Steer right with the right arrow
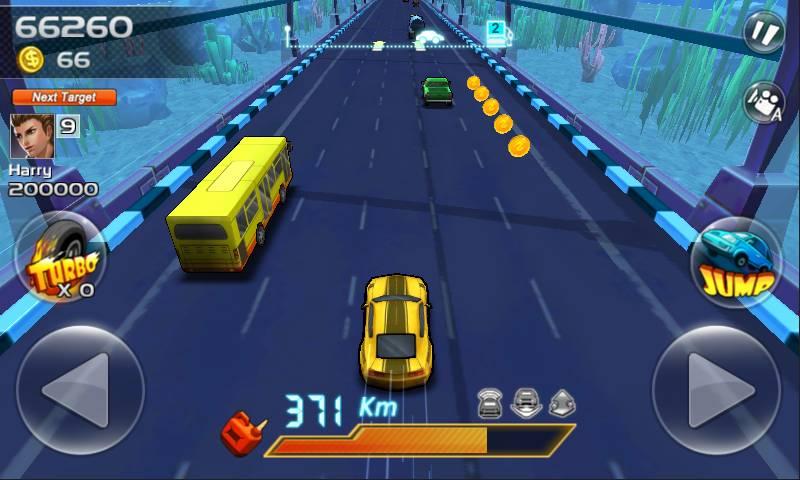This screenshot has height=480, width=800. click(717, 390)
